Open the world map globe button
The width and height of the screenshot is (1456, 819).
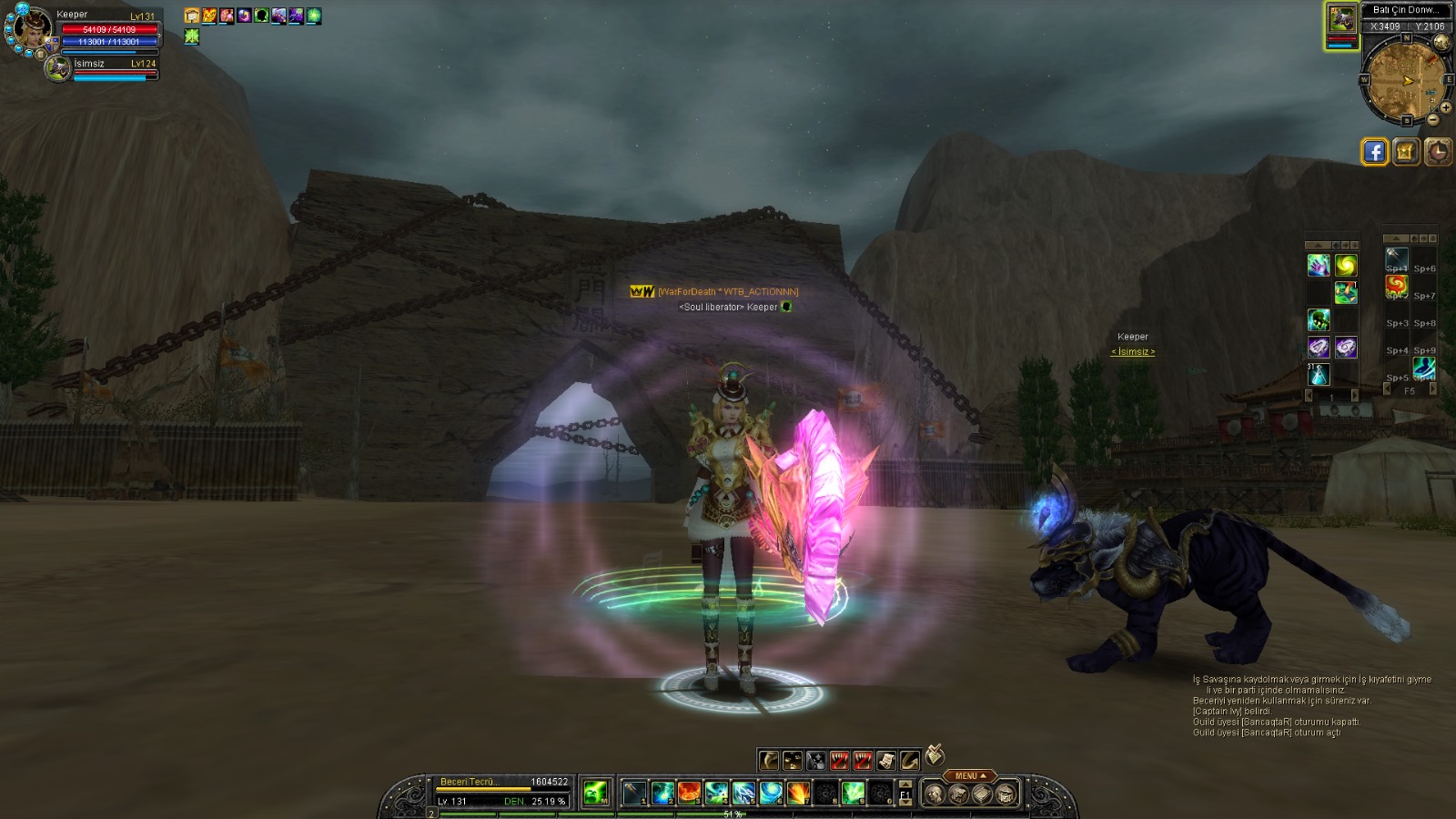tap(1440, 43)
